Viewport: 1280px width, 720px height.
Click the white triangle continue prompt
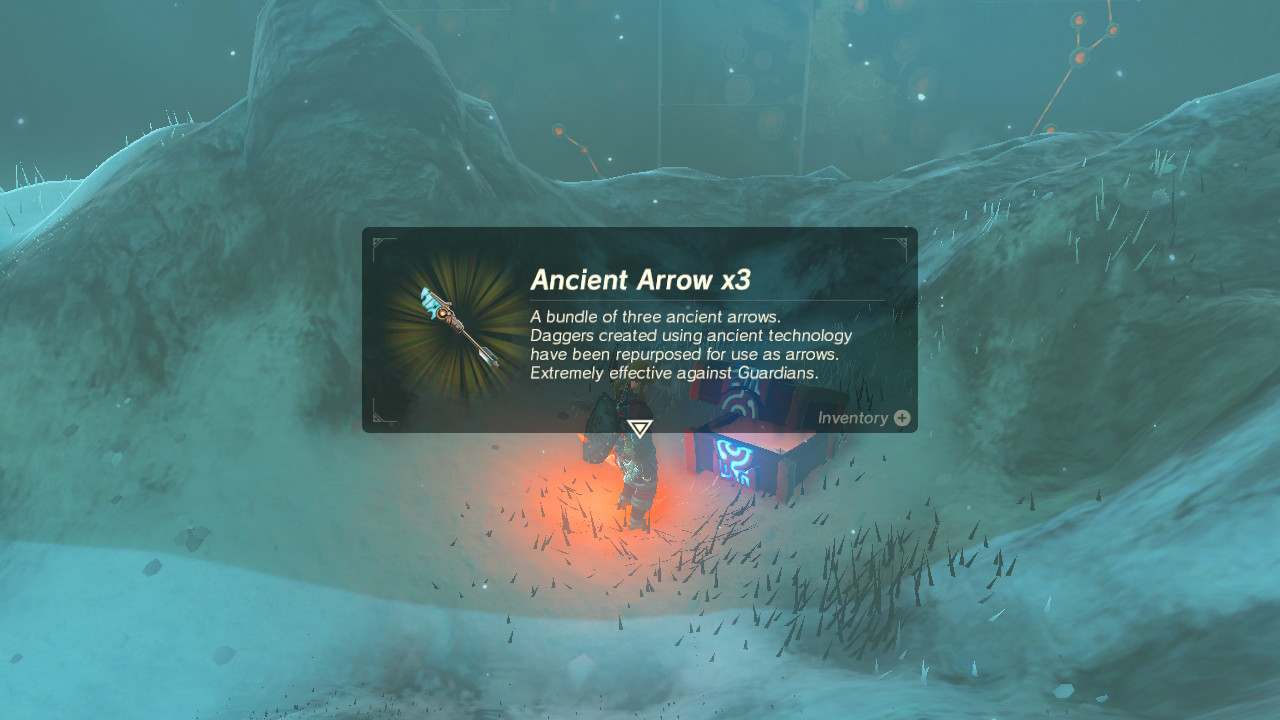(640, 427)
